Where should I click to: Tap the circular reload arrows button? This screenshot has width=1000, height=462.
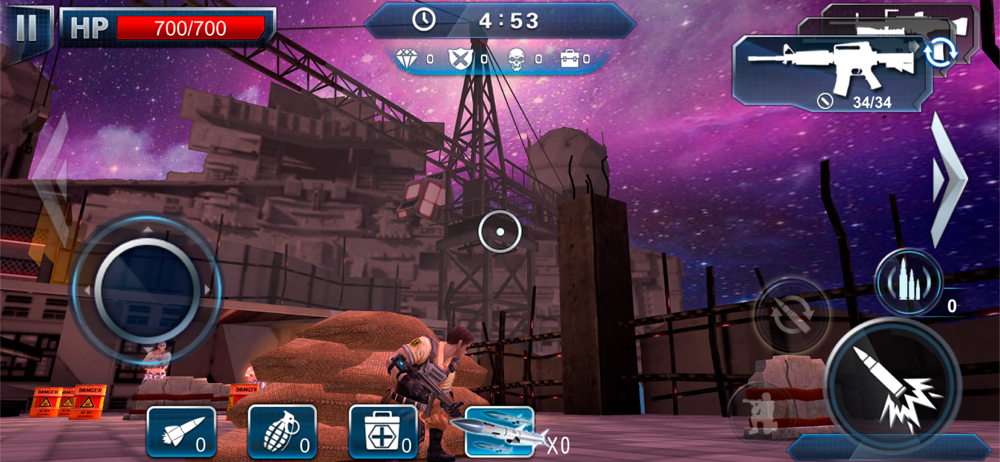pos(790,315)
